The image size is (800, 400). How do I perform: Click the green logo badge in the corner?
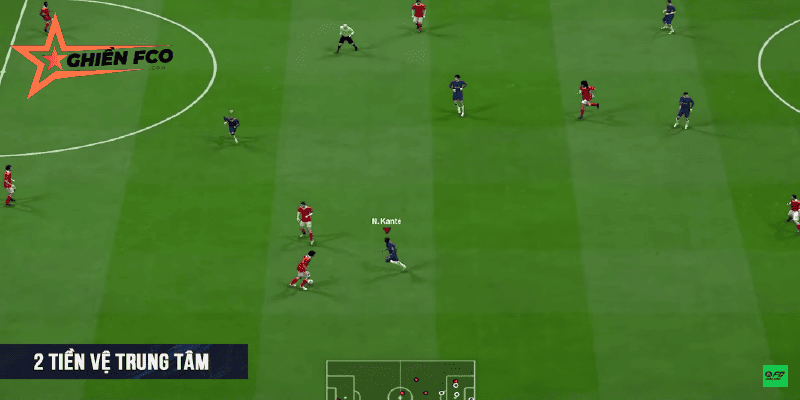pos(775,376)
